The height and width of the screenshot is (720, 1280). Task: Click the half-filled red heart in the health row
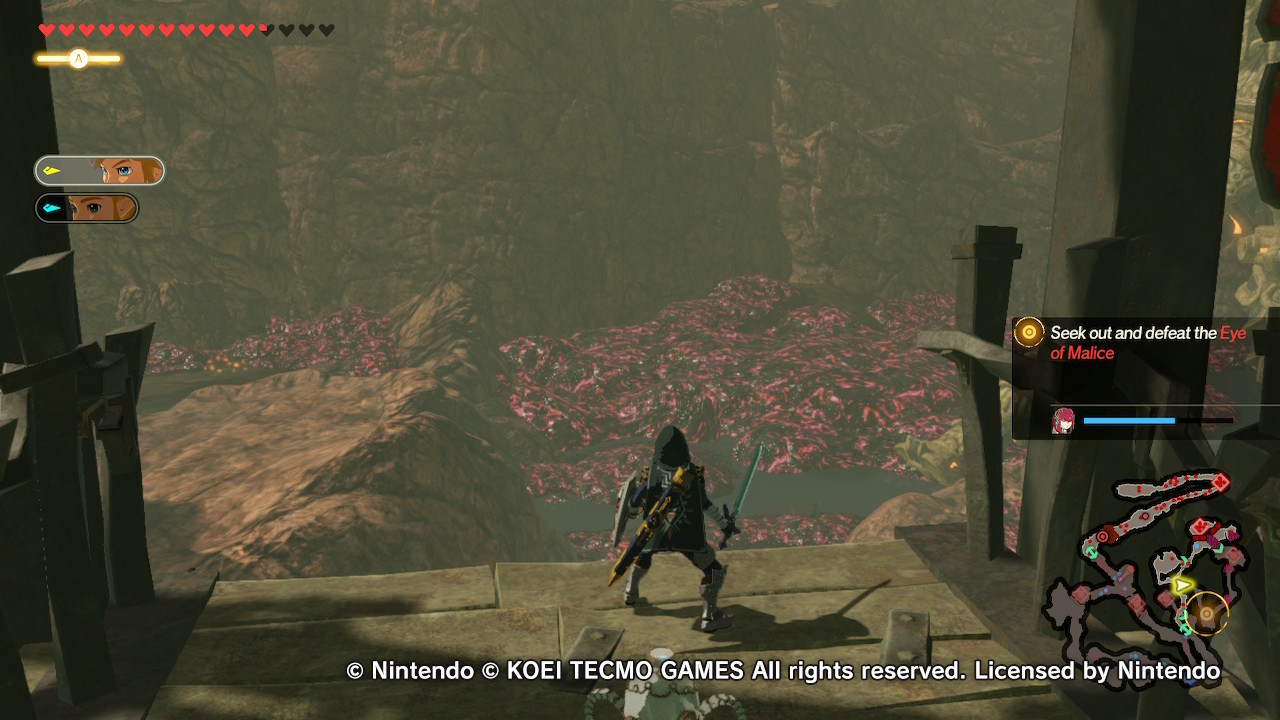[x=263, y=29]
